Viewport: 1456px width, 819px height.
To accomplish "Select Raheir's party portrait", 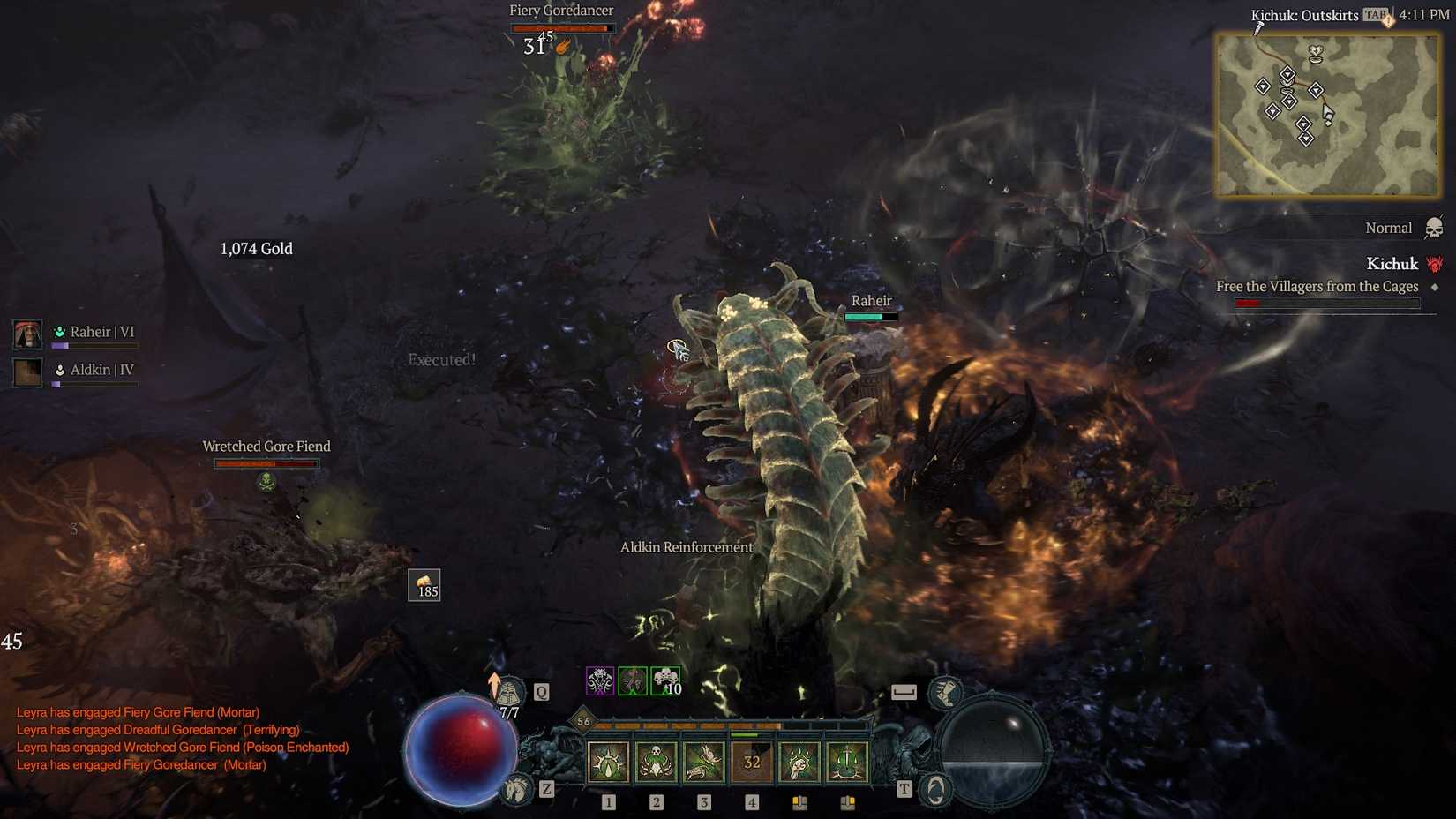I will click(x=26, y=334).
